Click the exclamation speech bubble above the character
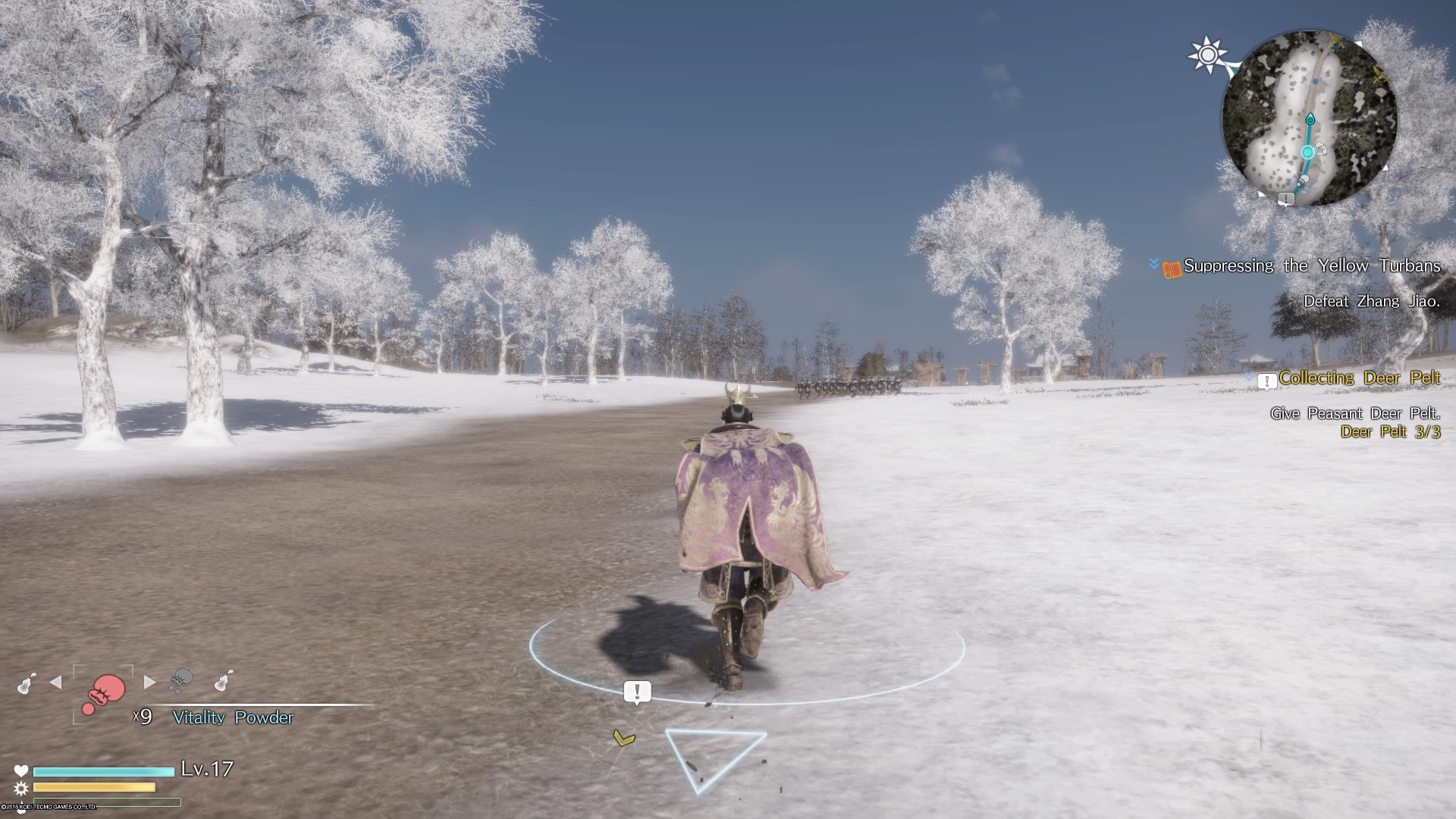 point(638,690)
